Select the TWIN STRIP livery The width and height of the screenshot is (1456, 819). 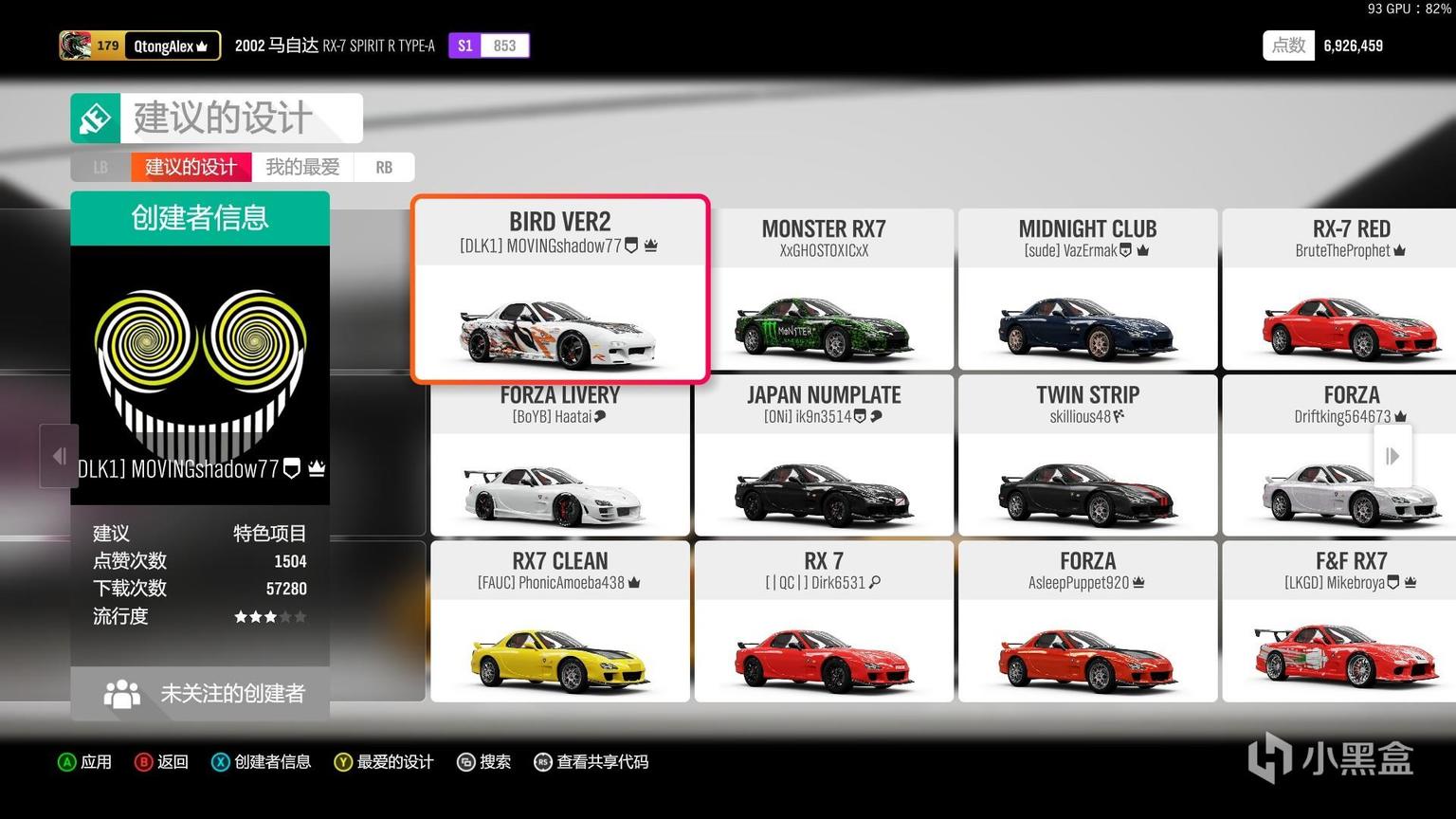pyautogui.click(x=1087, y=456)
